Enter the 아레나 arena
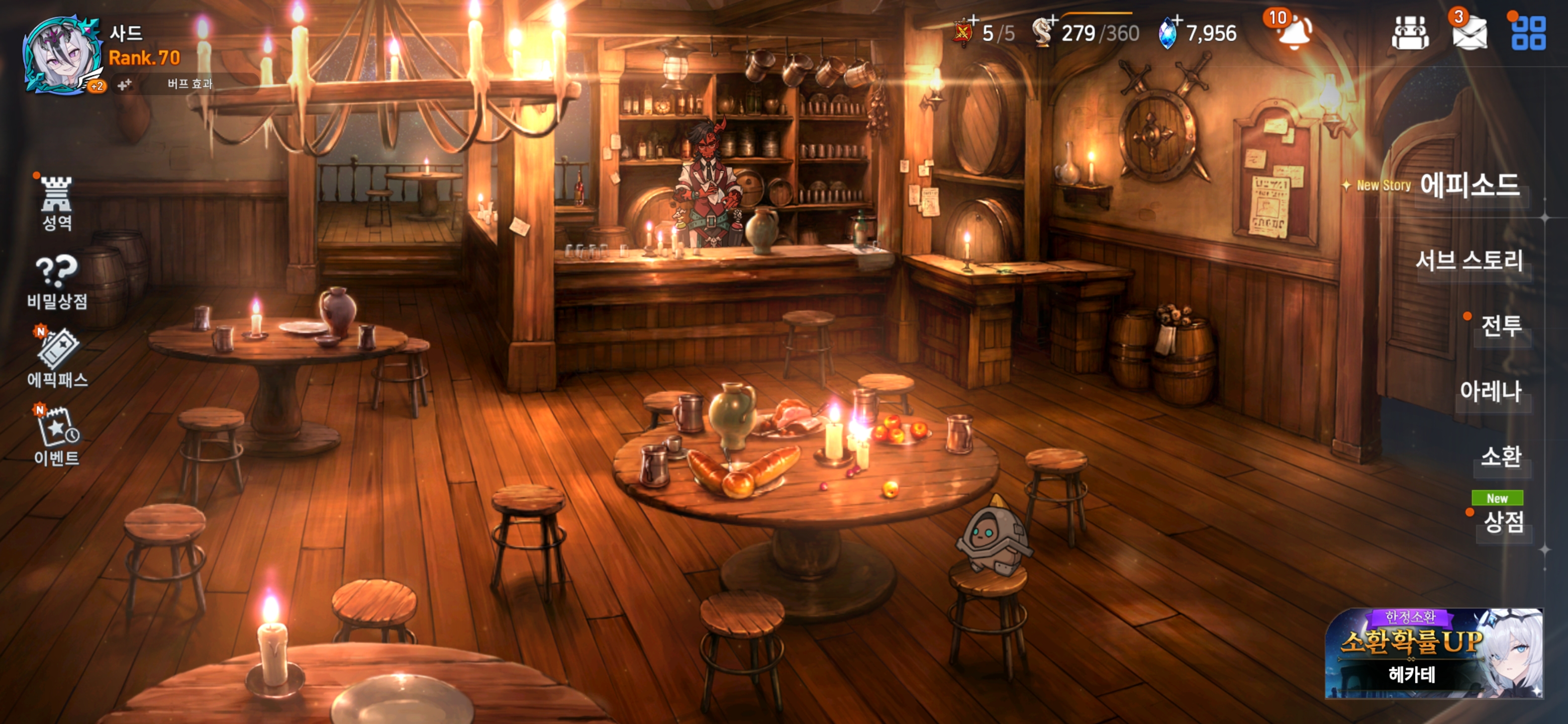The image size is (1568, 724). 1490,392
